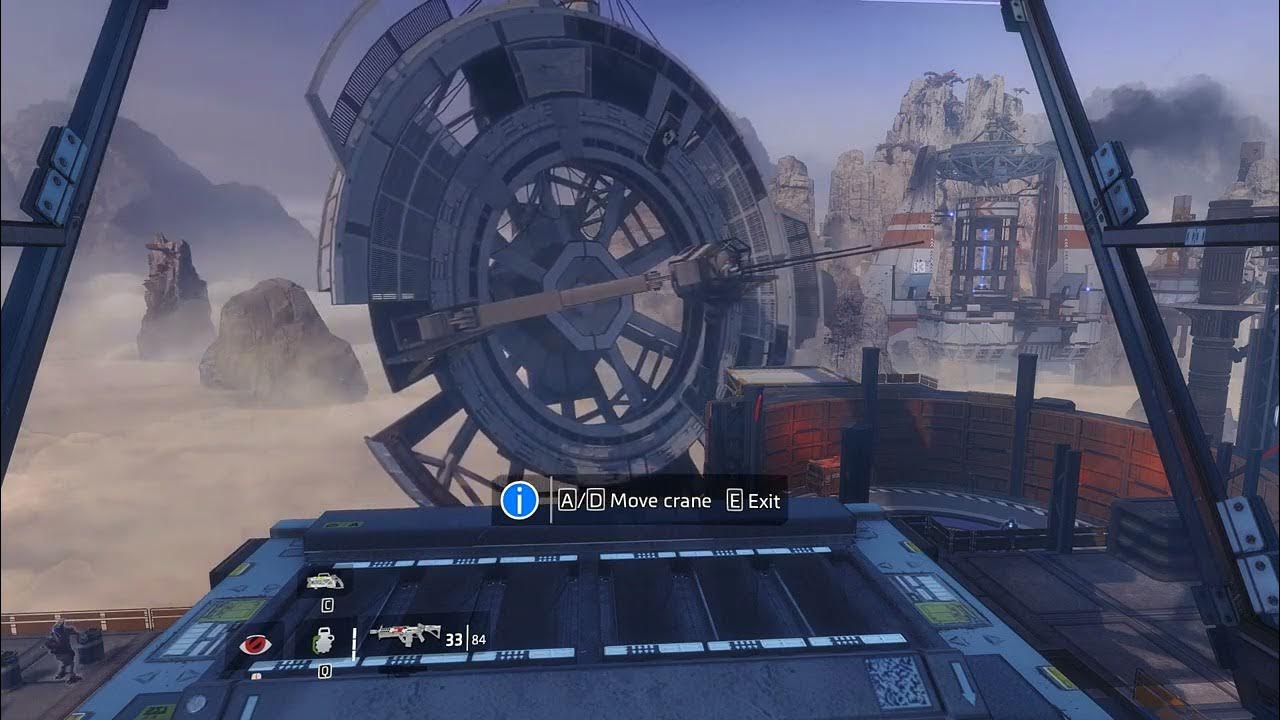This screenshot has width=1280, height=720.
Task: Select the equipped assault rifle icon
Action: (405, 636)
